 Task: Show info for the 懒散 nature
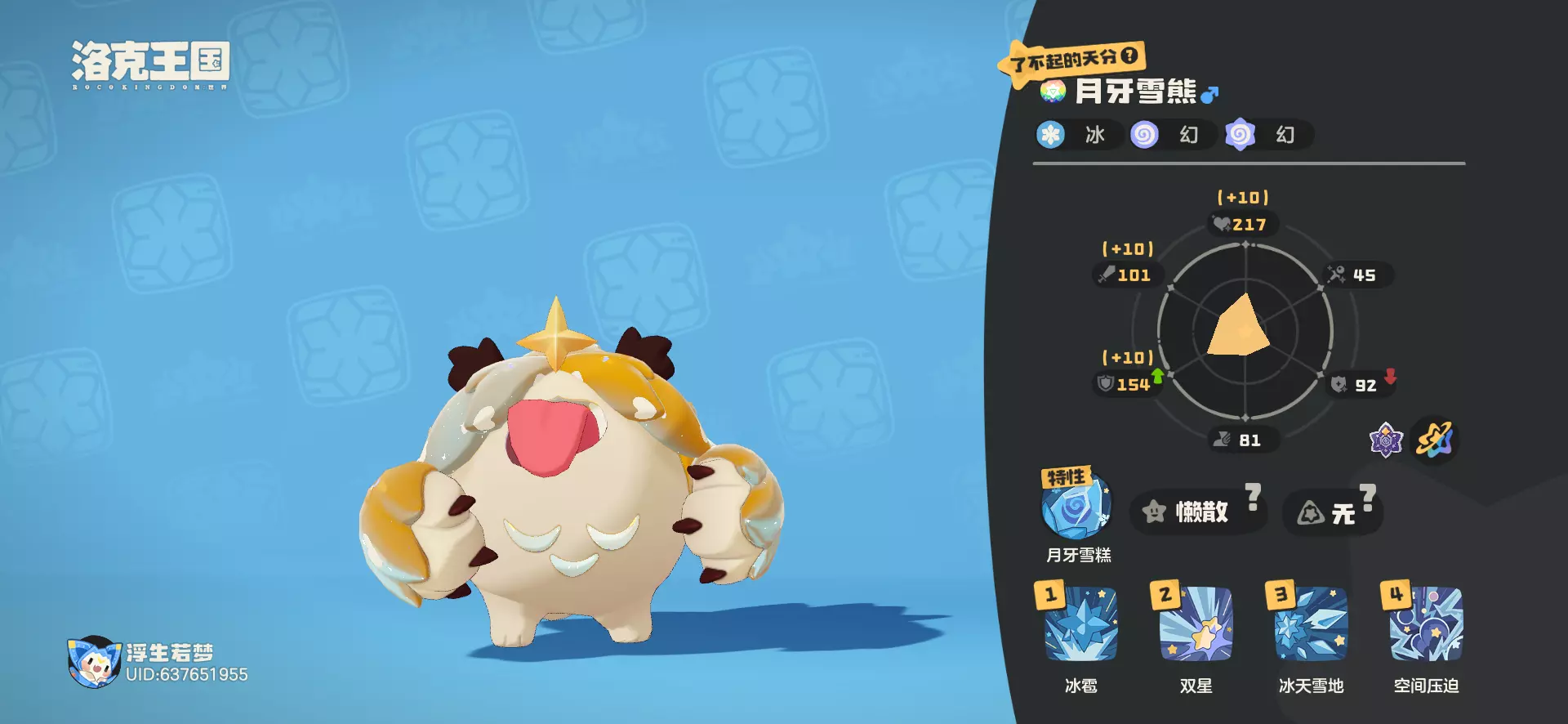click(x=1197, y=512)
